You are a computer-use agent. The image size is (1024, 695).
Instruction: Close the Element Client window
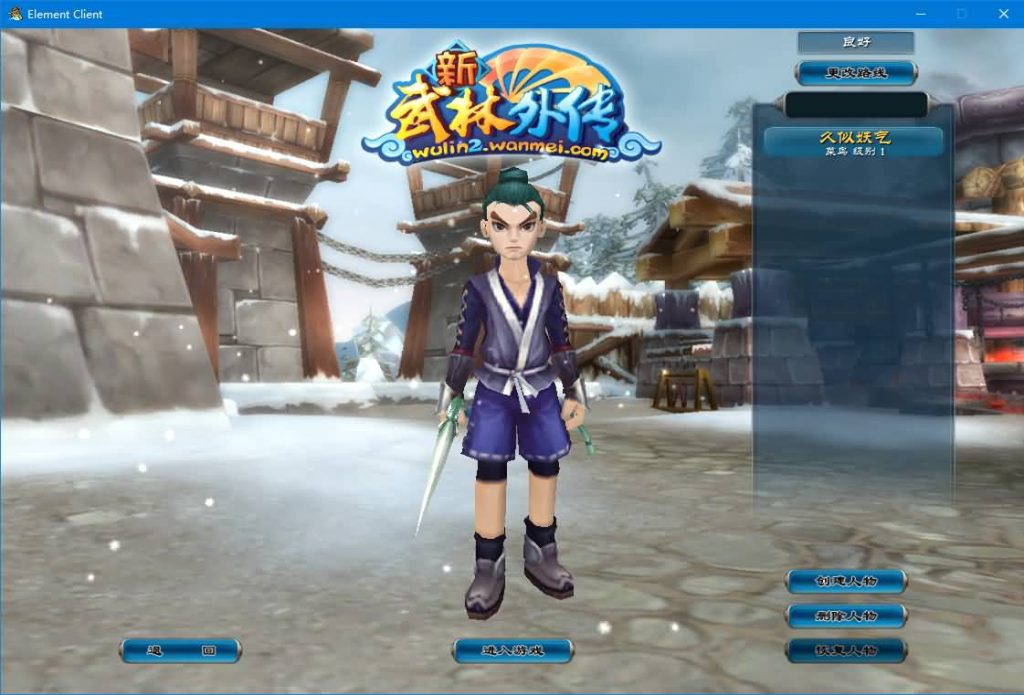click(x=1003, y=14)
